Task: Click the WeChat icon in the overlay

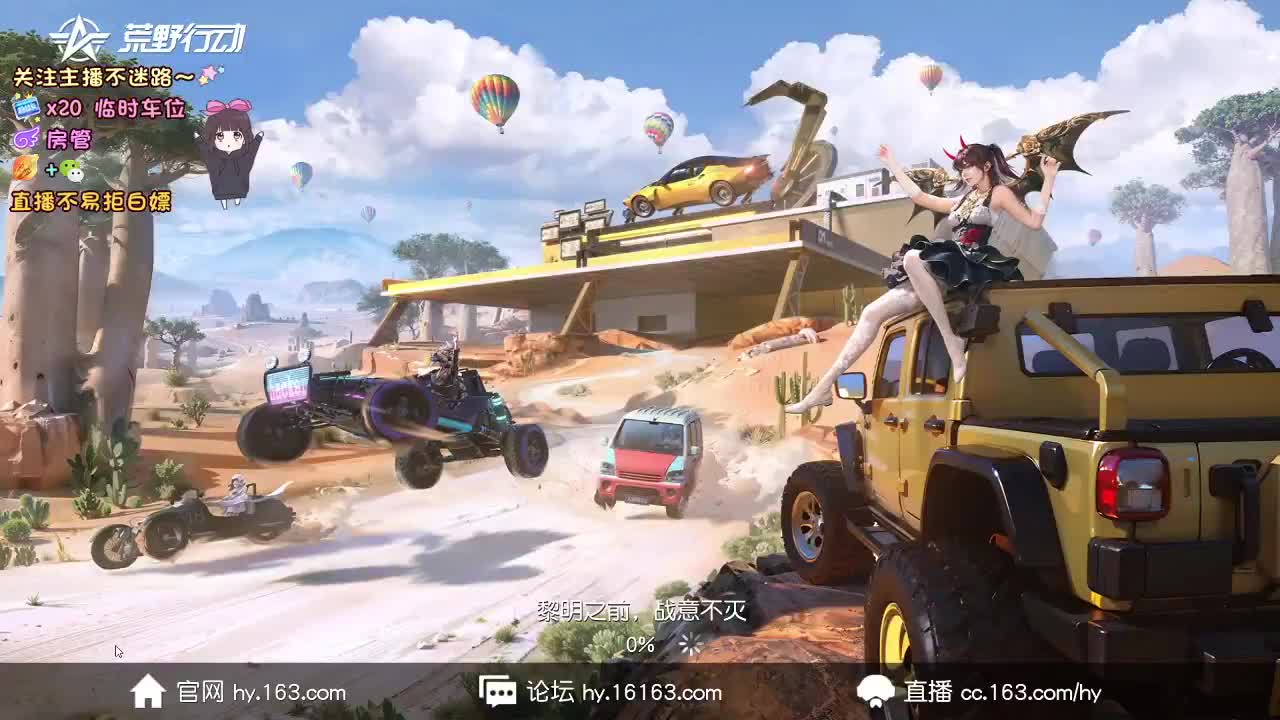Action: (x=70, y=171)
